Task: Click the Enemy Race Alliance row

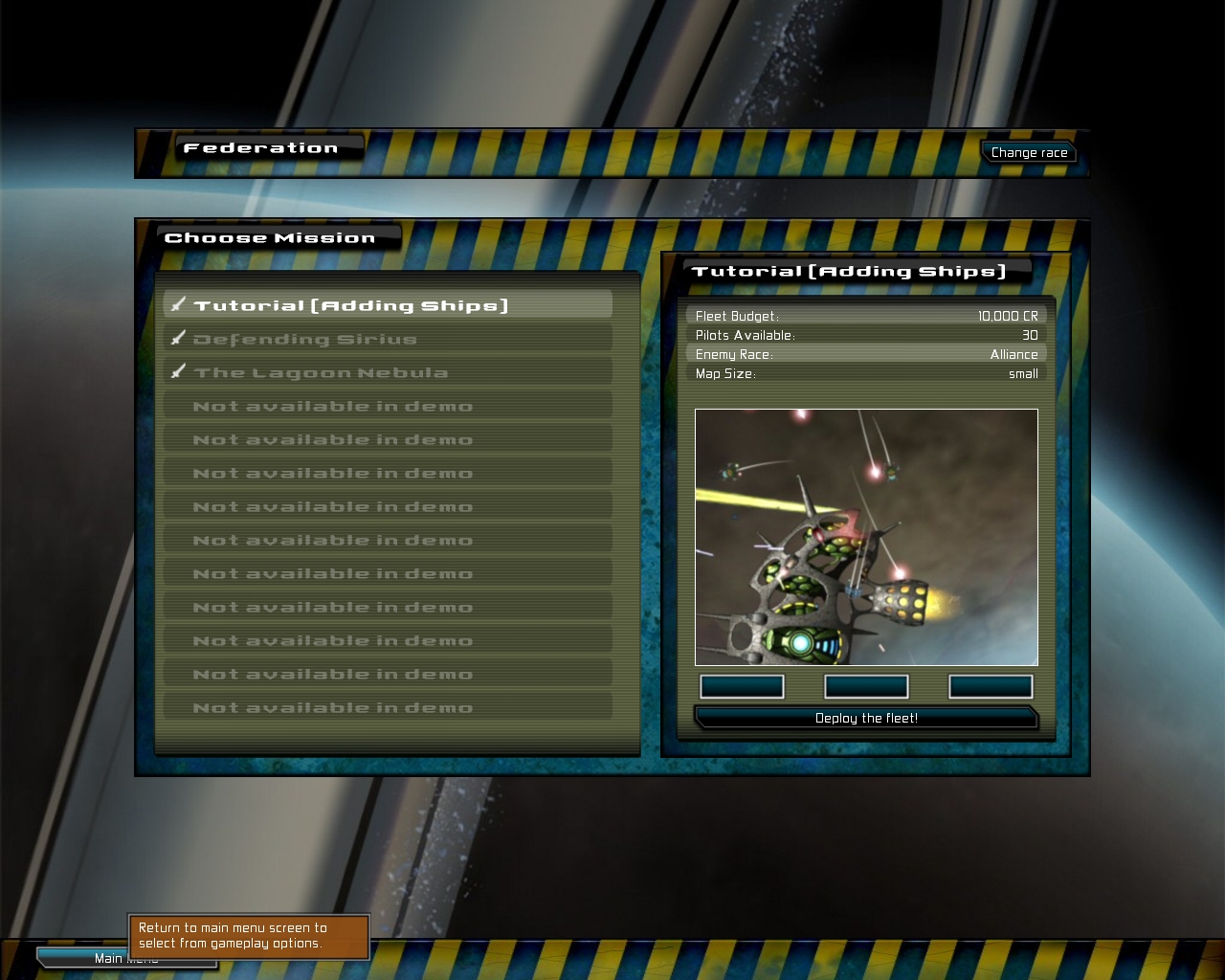Action: (x=867, y=354)
